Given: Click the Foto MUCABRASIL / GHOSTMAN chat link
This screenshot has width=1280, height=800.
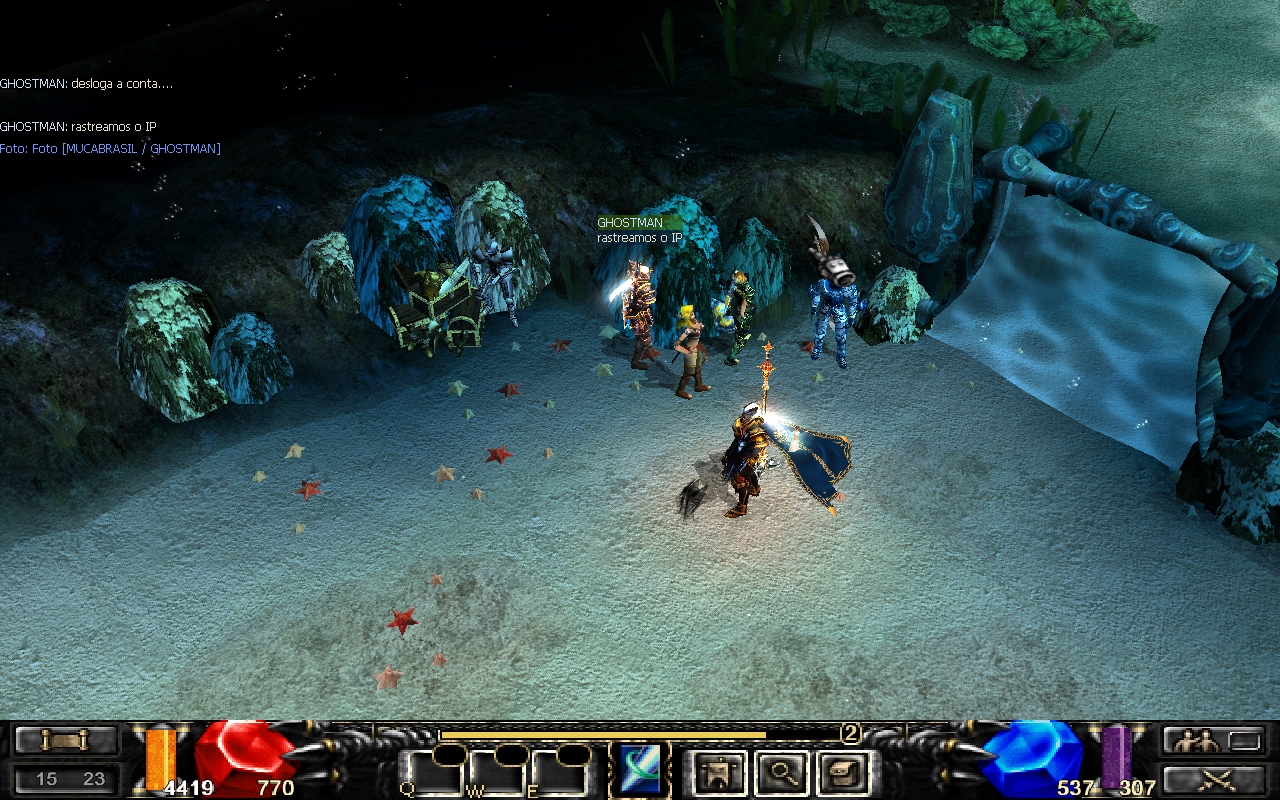Looking at the screenshot, I should point(110,149).
